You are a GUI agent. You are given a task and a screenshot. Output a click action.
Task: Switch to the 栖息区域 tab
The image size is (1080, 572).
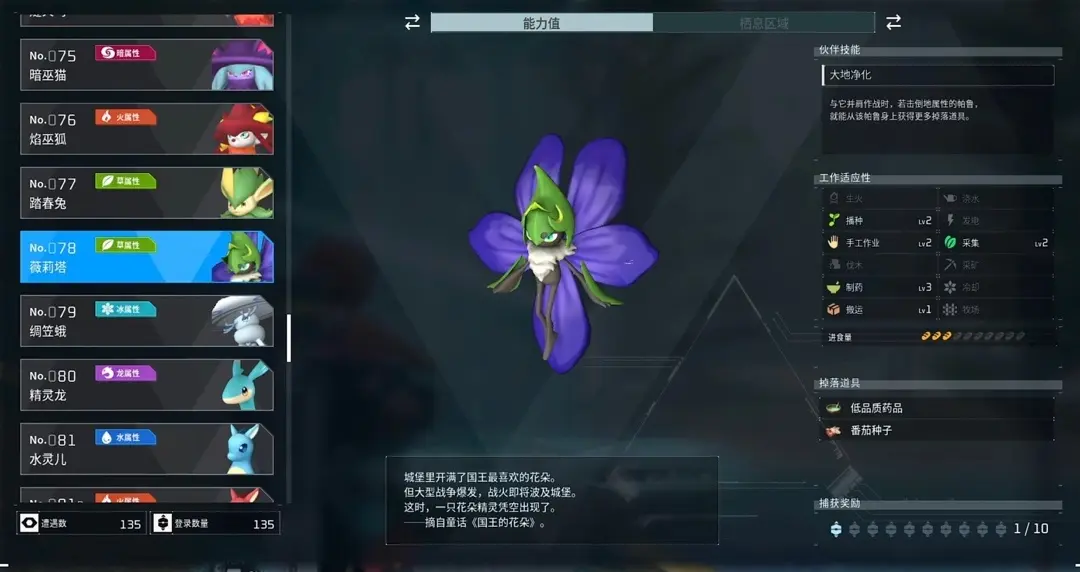pos(763,23)
